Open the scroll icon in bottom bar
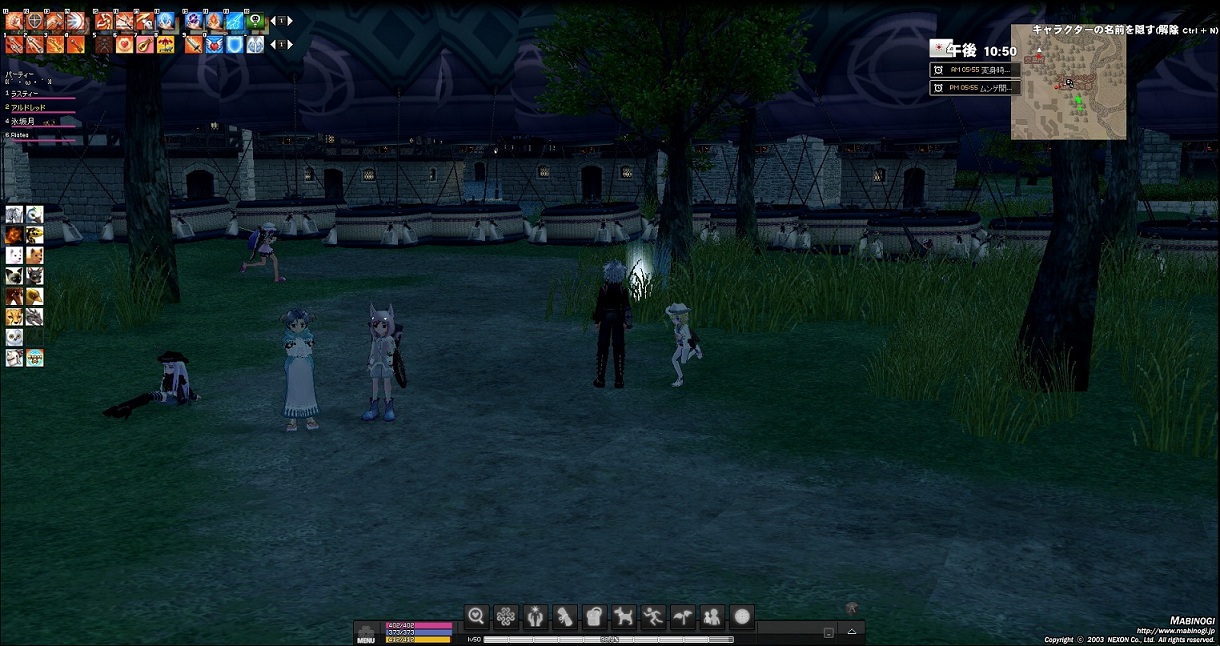 pyautogui.click(x=565, y=616)
